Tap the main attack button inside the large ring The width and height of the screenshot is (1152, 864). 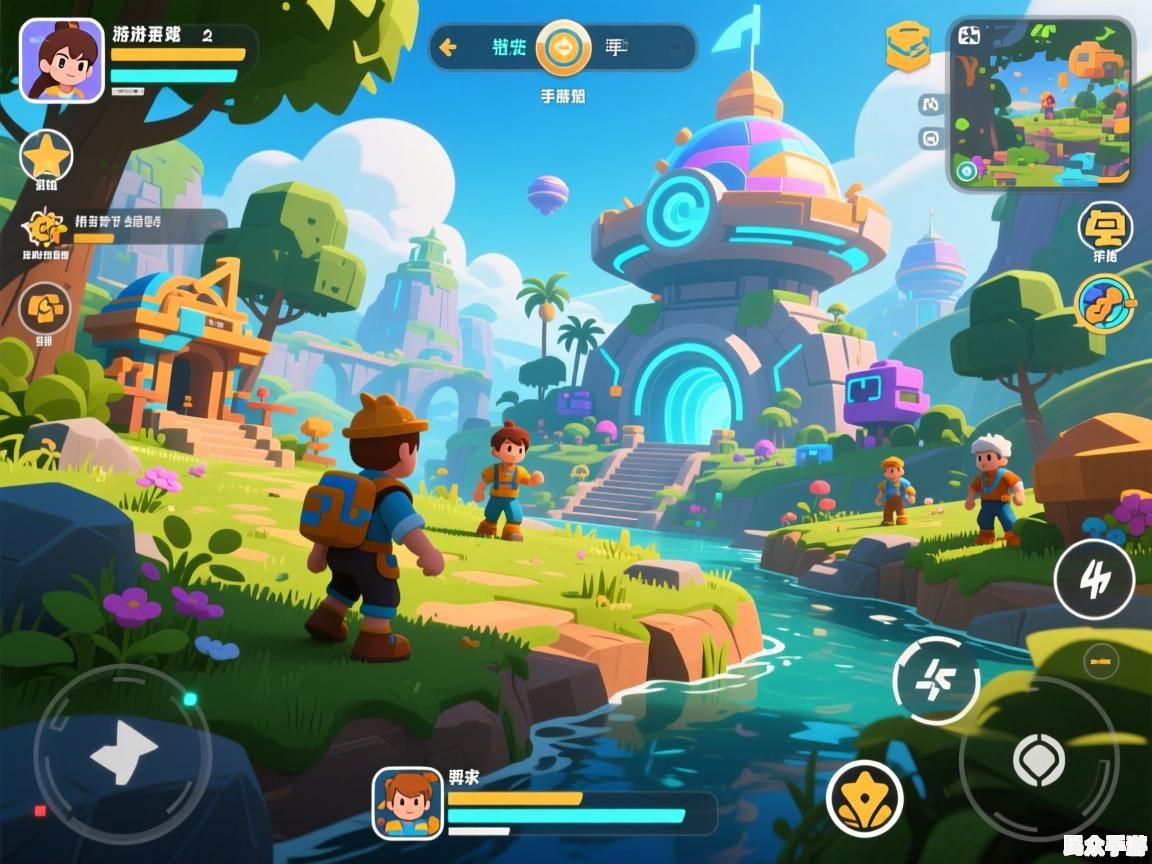[x=1038, y=759]
